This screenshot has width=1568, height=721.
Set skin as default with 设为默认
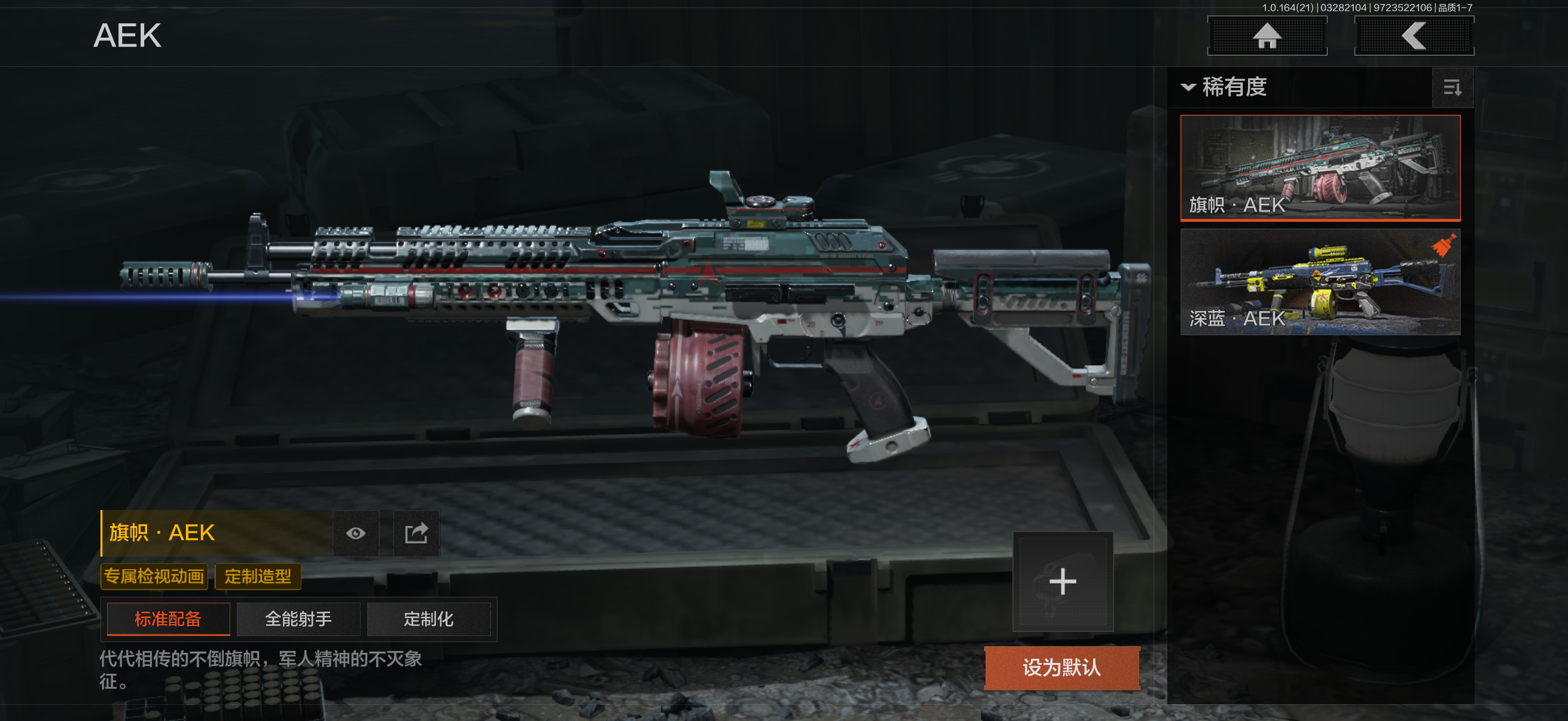tap(1061, 667)
